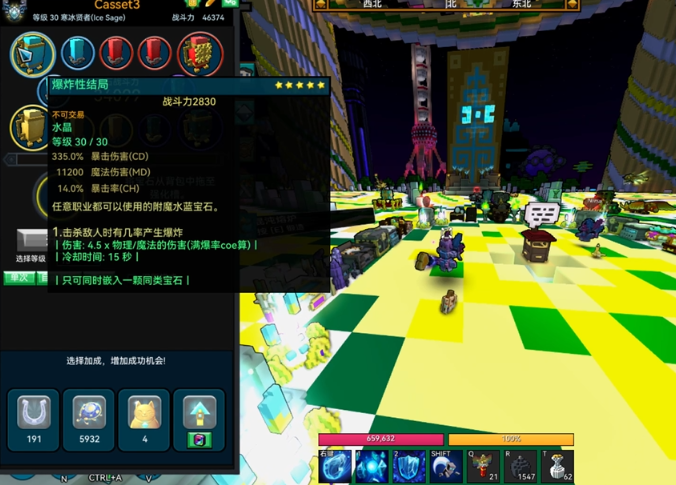Use the white trophy item with 62
676x485 pixels.
click(x=558, y=466)
